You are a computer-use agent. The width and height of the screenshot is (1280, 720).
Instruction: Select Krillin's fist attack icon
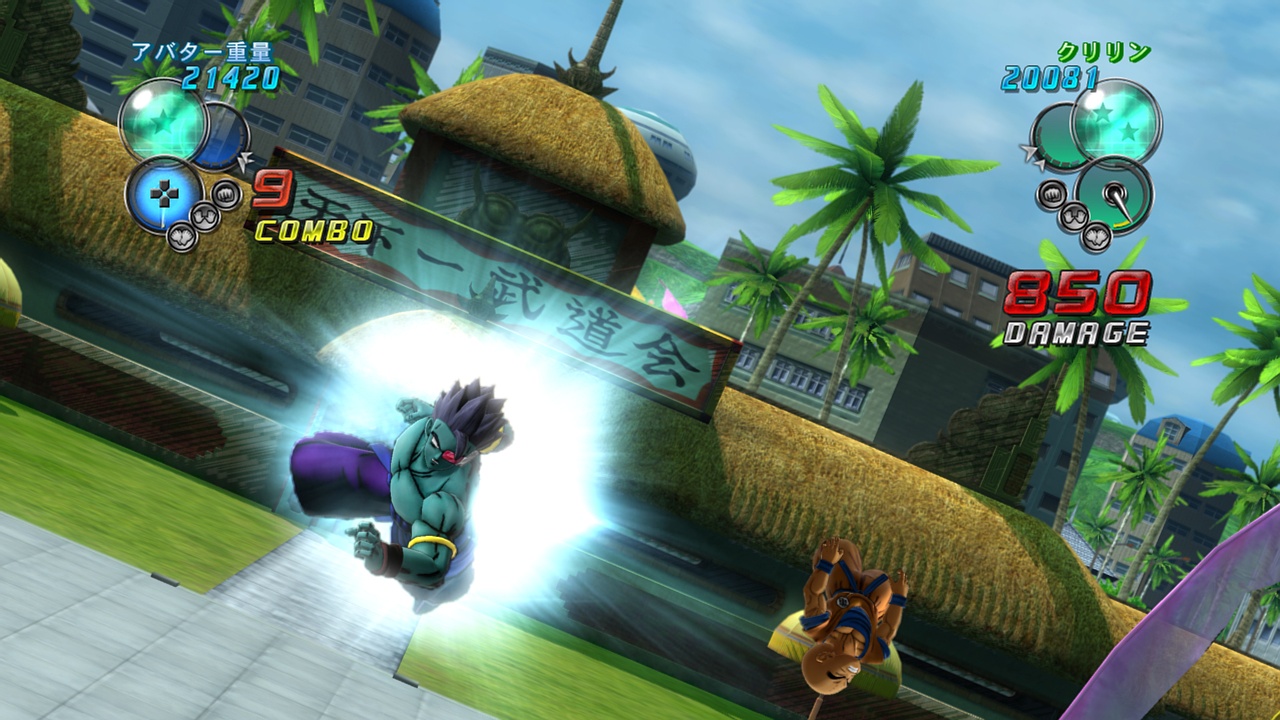point(1052,193)
